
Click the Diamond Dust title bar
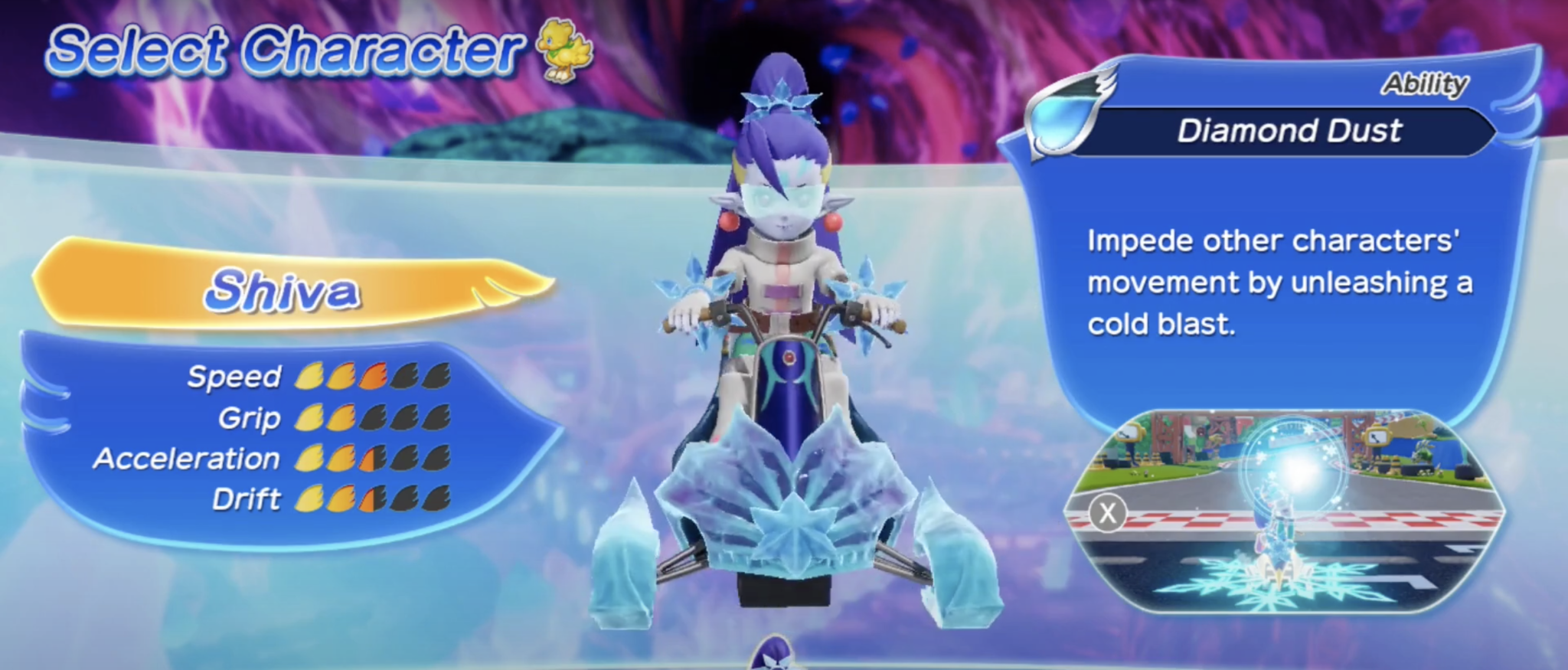(x=1292, y=130)
